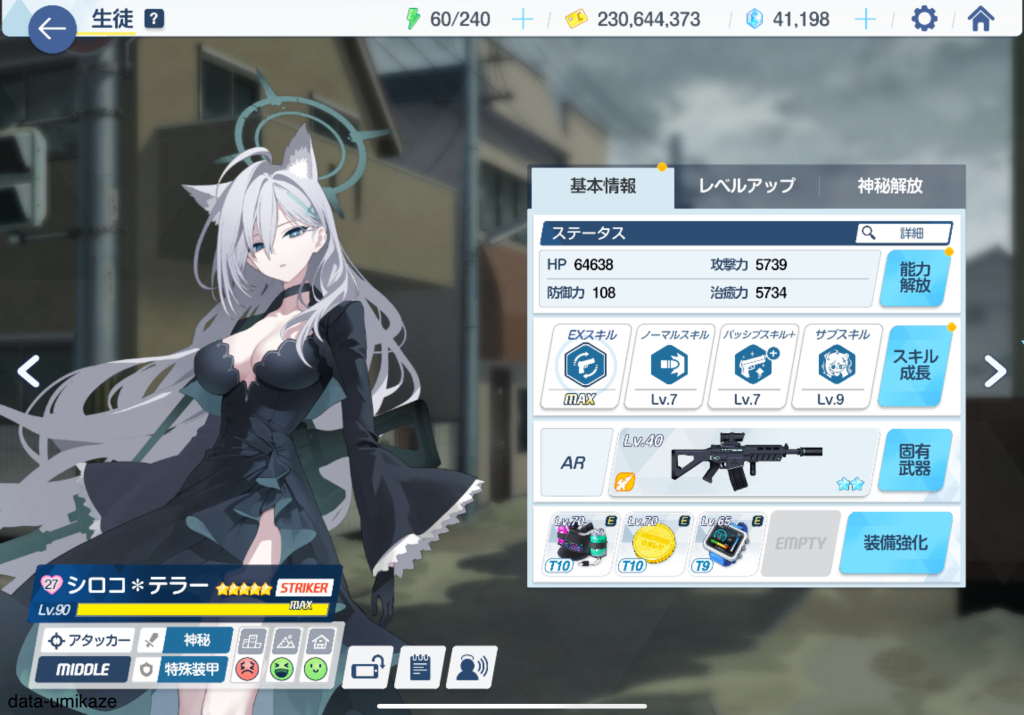1024x715 pixels.
Task: Show status 詳細 details
Action: pos(903,233)
